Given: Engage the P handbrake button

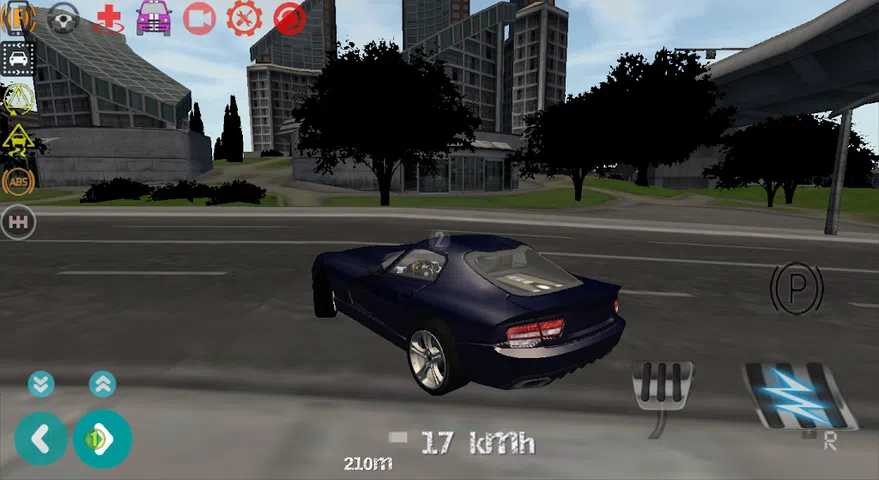Looking at the screenshot, I should point(797,288).
